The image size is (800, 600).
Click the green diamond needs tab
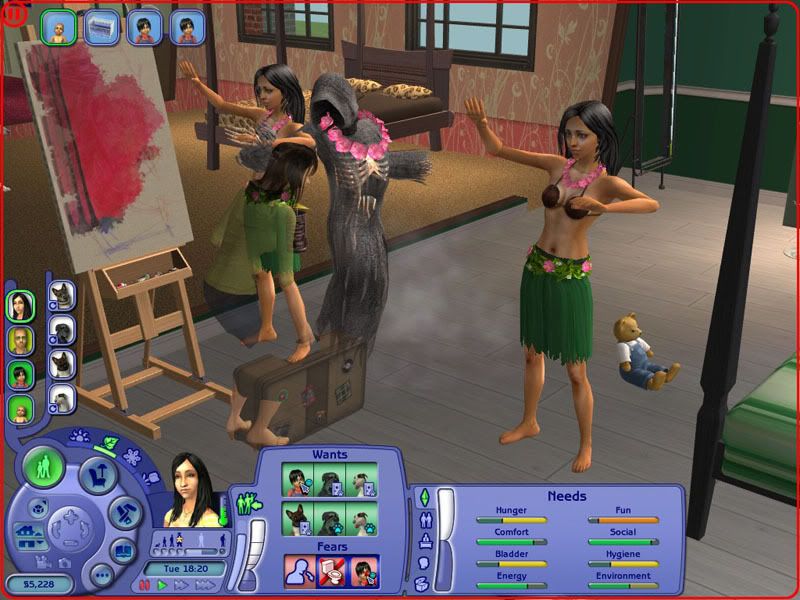click(422, 497)
